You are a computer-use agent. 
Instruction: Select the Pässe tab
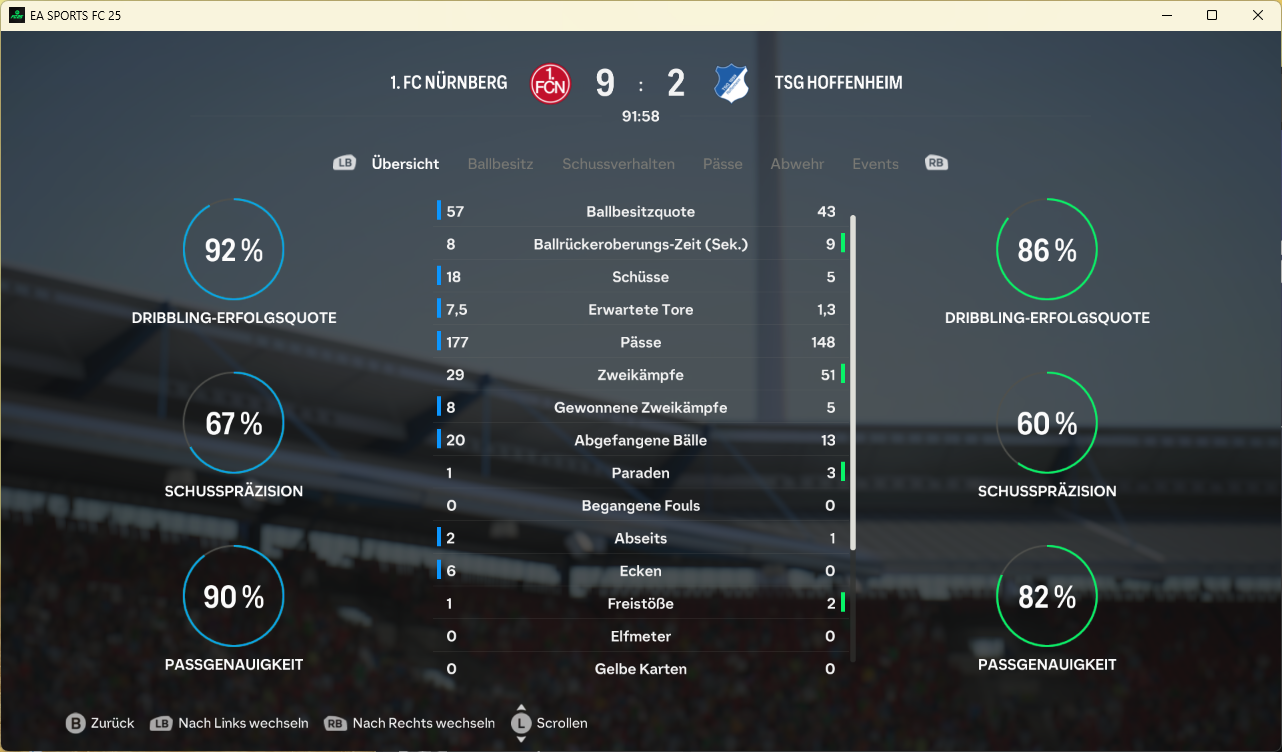[722, 164]
